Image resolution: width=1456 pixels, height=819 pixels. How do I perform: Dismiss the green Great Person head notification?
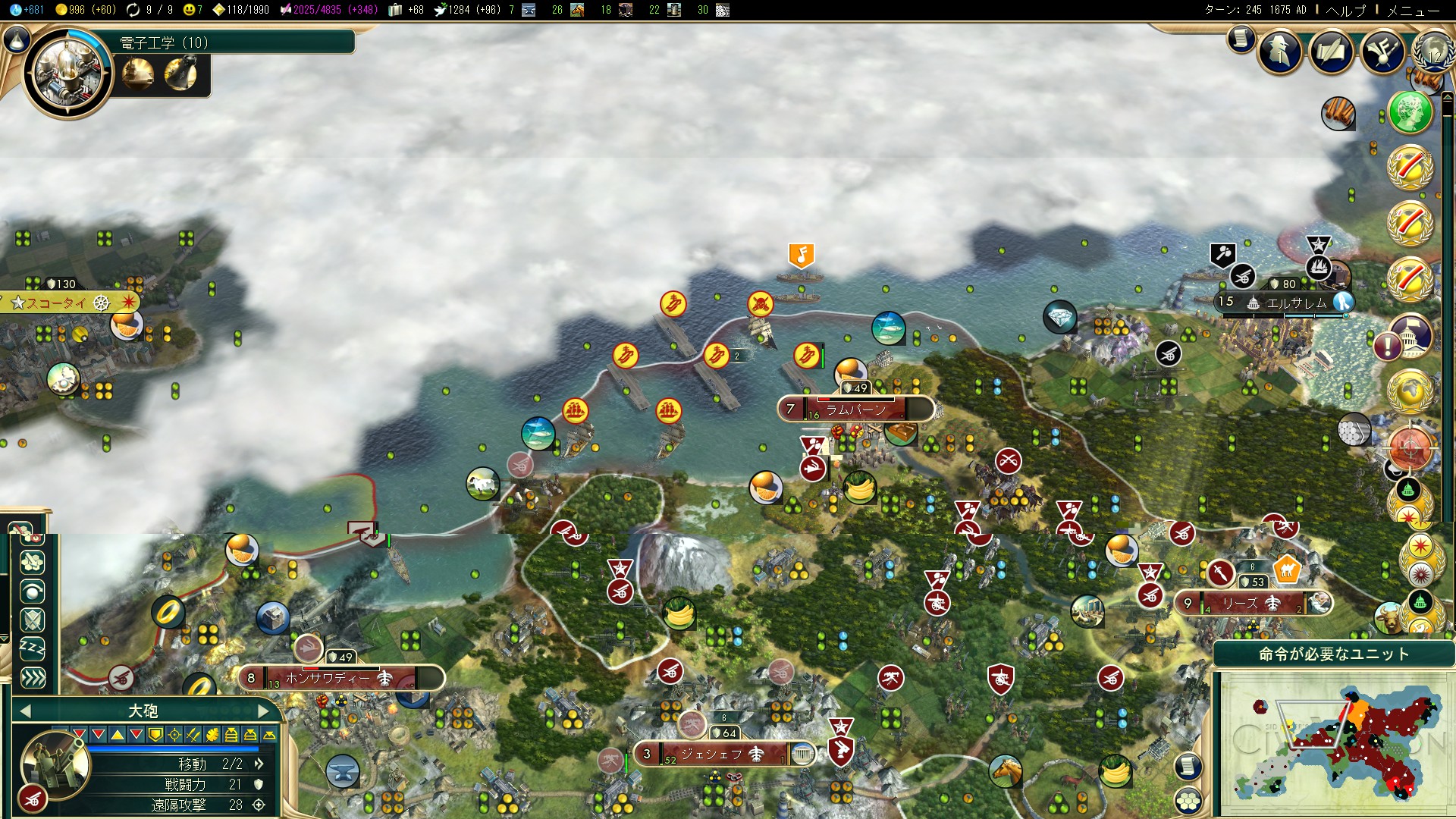click(x=1410, y=112)
